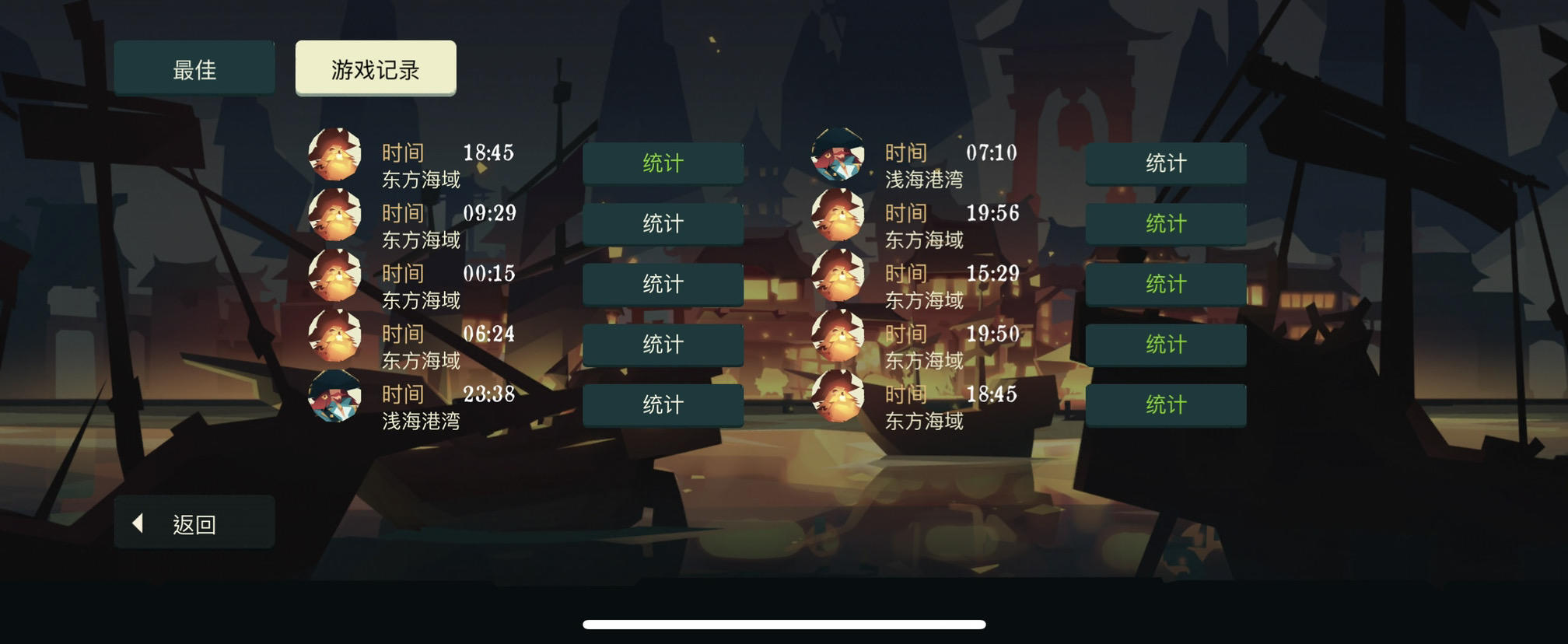Screen dimensions: 1568x644
Task: Click the left-pointing arrow icon in the 返回 button
Action: pyautogui.click(x=140, y=523)
